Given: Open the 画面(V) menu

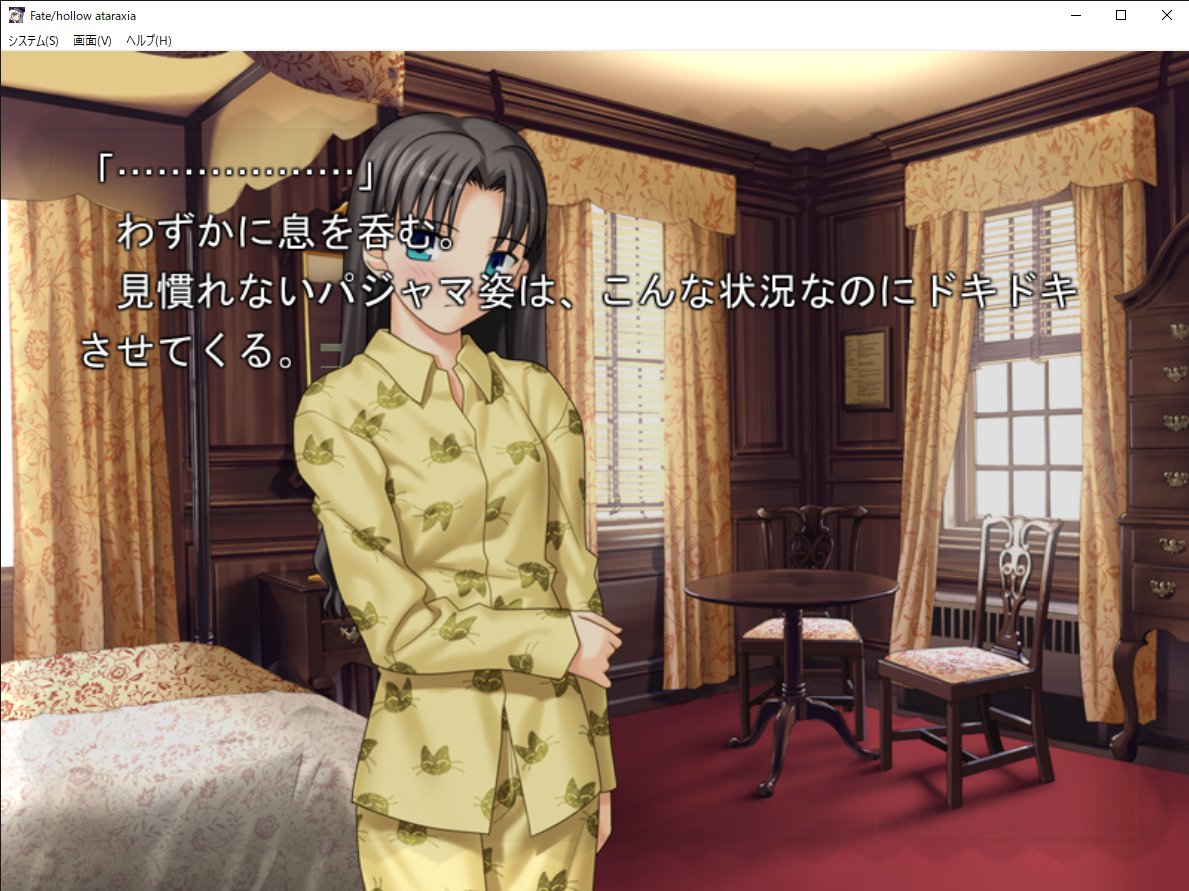Looking at the screenshot, I should 92,41.
